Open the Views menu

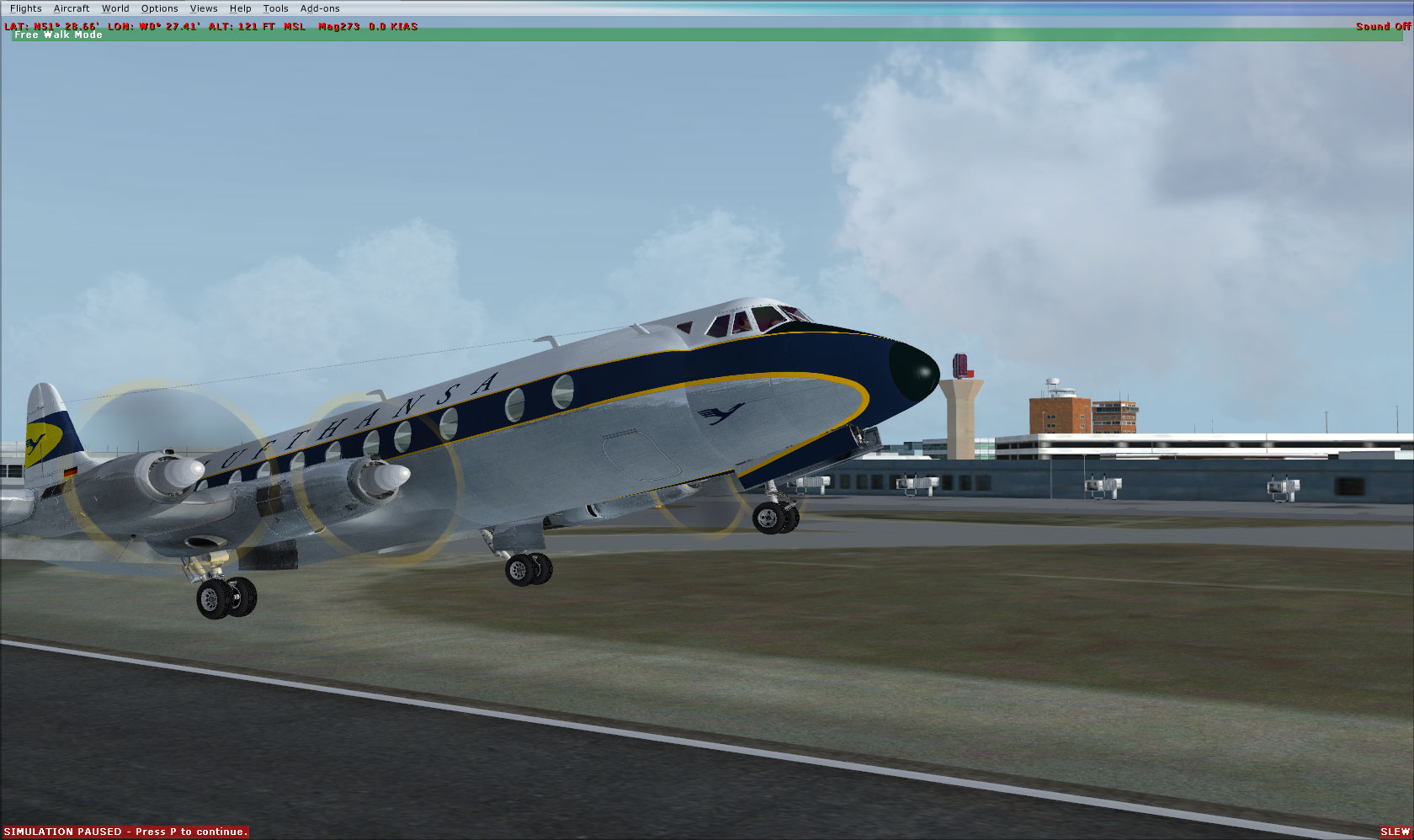(x=204, y=8)
